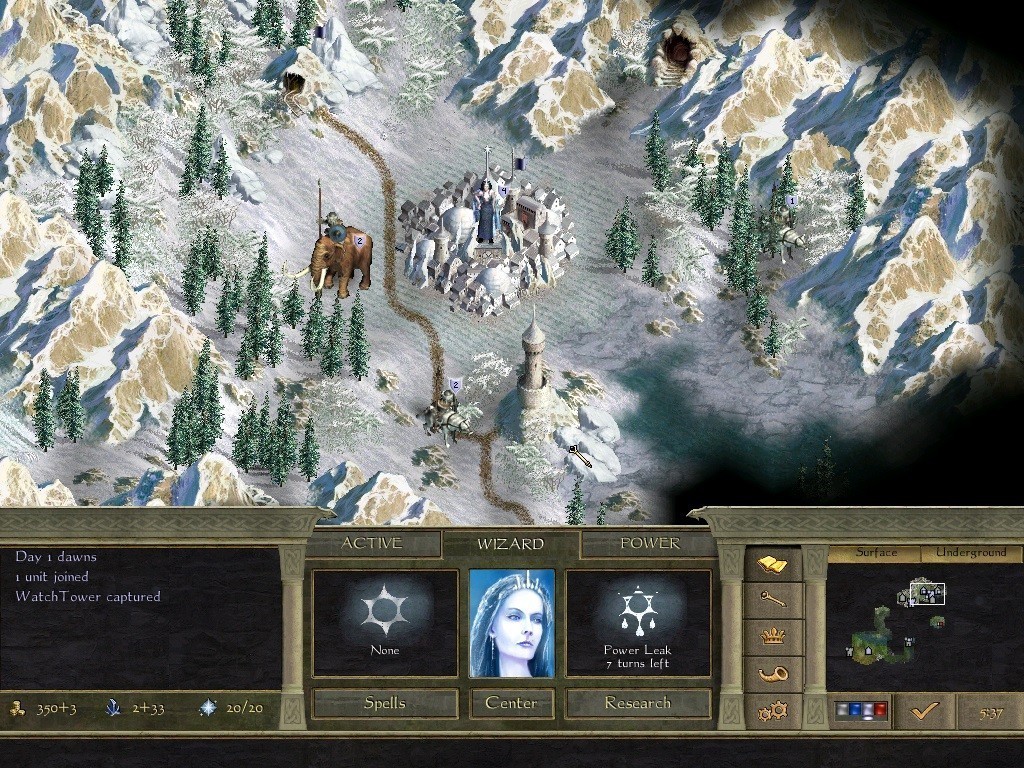The image size is (1024, 768).
Task: Switch minimap to Underground level
Action: click(x=971, y=553)
